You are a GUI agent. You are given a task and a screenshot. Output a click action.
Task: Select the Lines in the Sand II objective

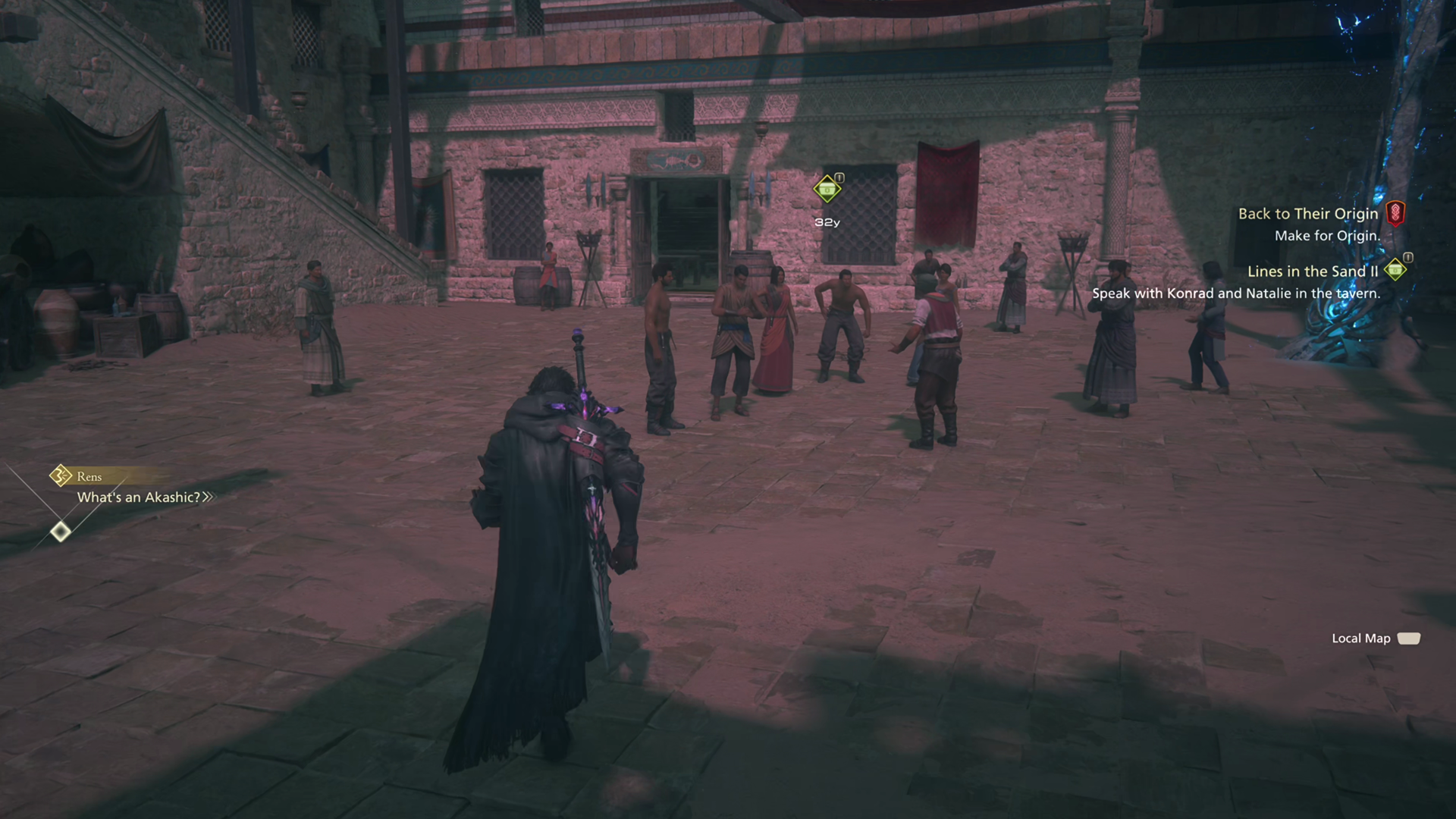tap(1312, 271)
